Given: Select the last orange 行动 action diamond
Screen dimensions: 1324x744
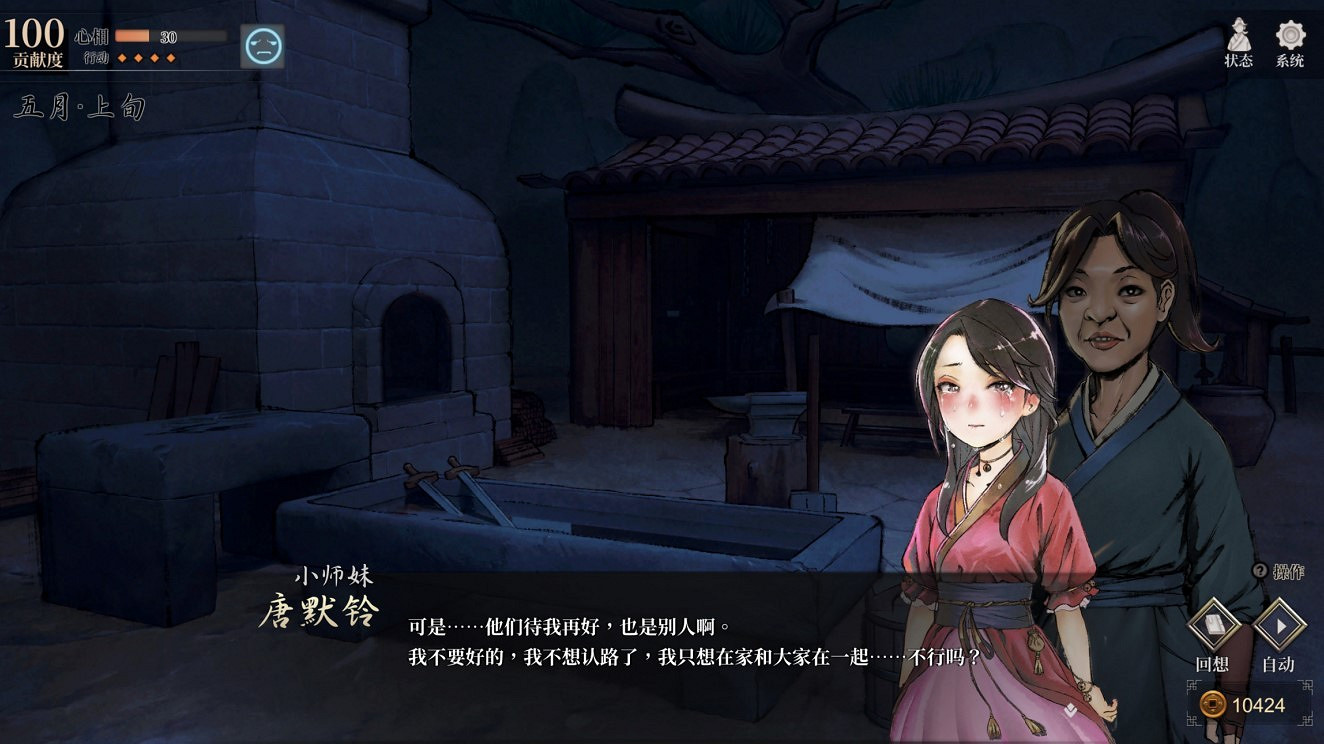Looking at the screenshot, I should pyautogui.click(x=170, y=58).
